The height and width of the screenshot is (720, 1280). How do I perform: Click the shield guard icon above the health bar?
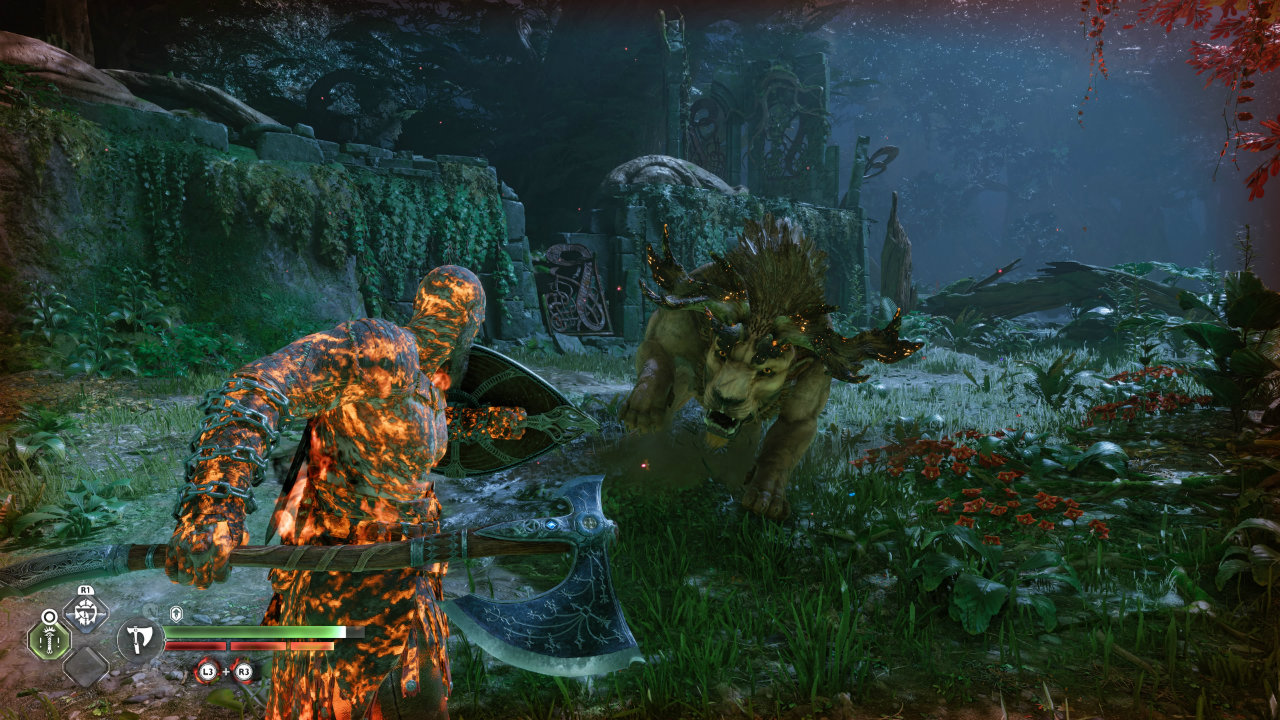tap(175, 612)
